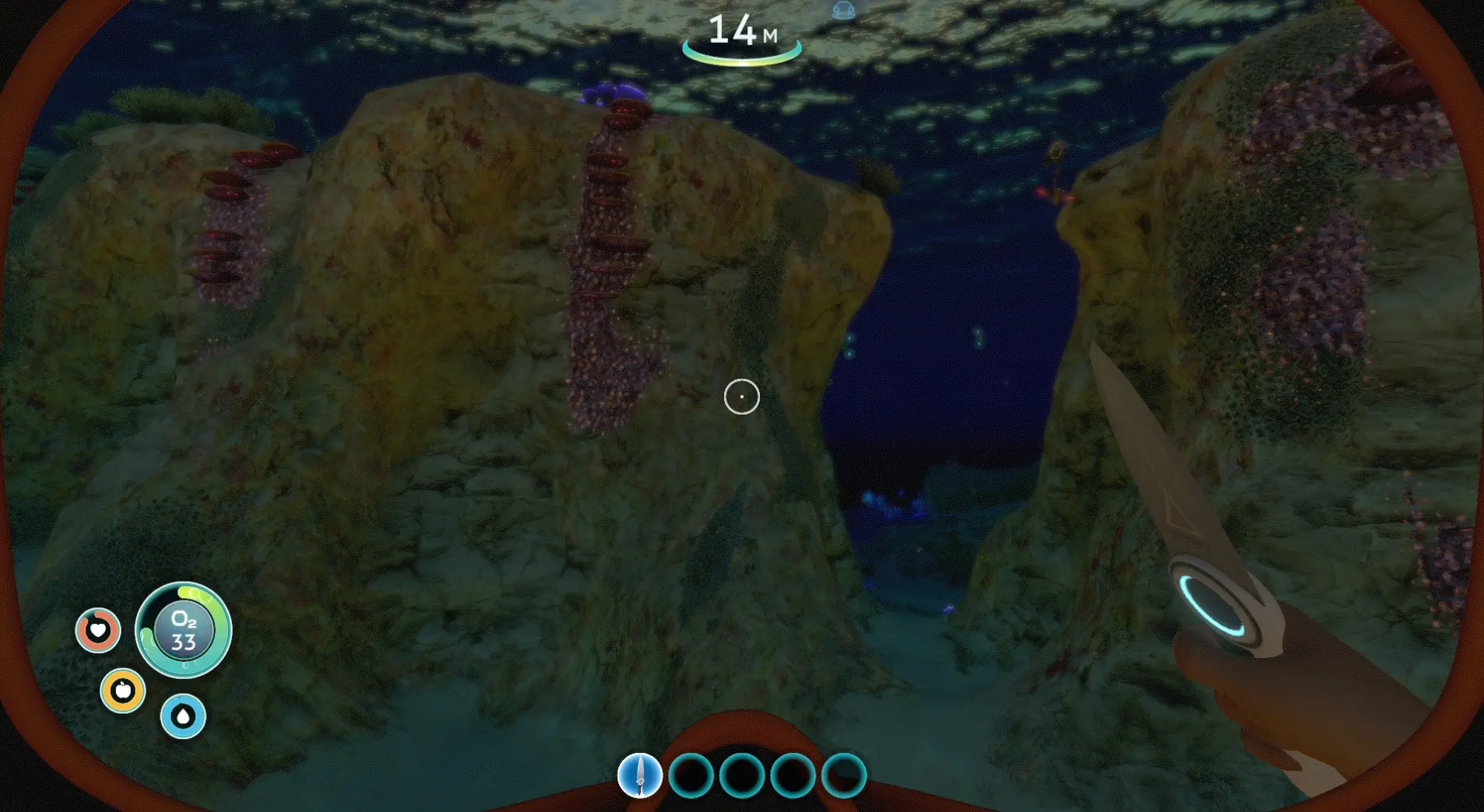Click the heart health icon

[x=98, y=629]
